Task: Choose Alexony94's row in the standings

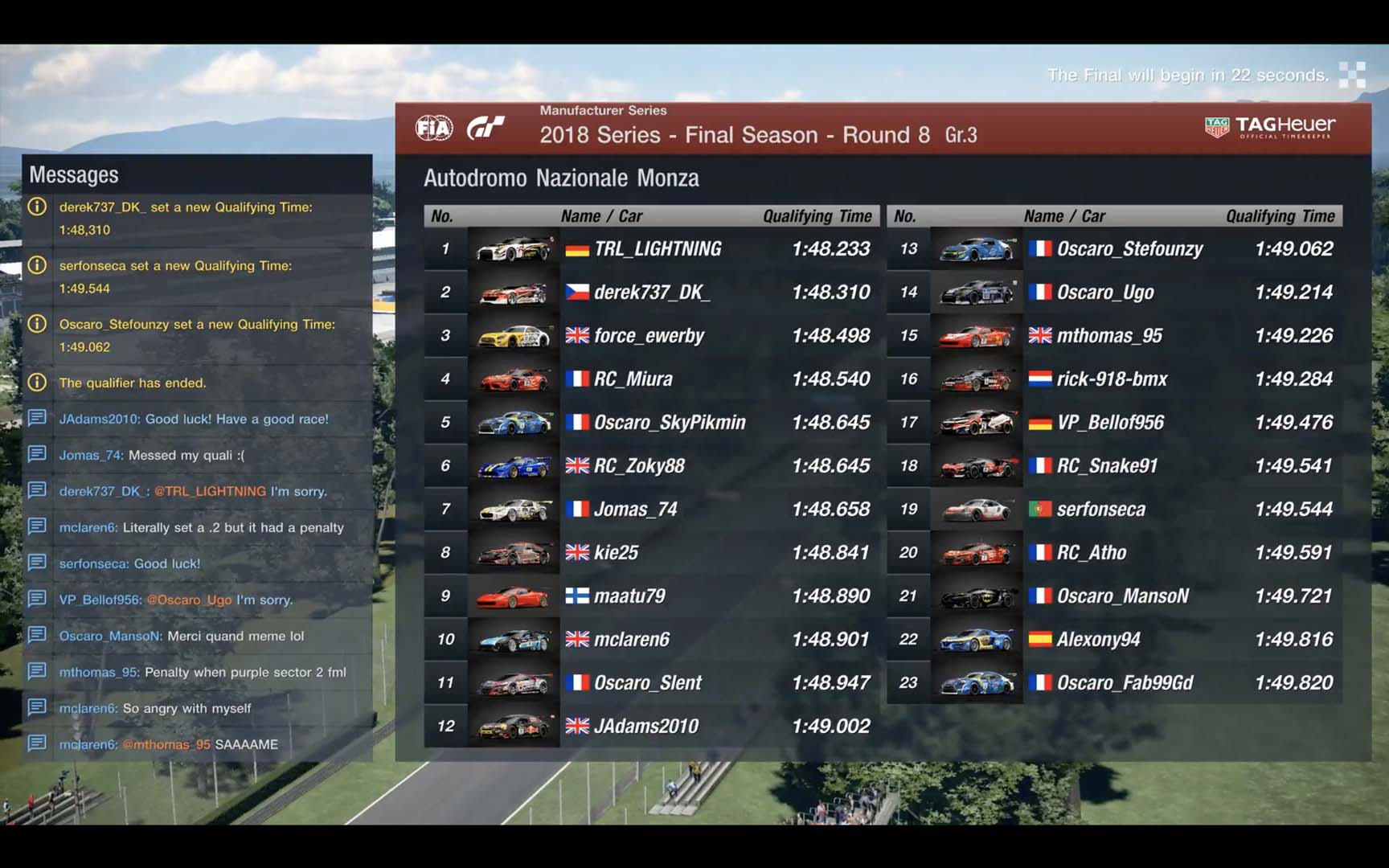Action: pyautogui.click(x=1098, y=640)
